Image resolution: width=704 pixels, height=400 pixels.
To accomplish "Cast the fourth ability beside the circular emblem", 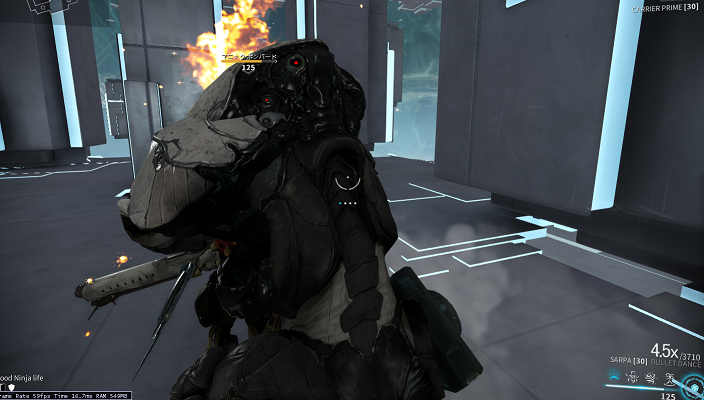I will point(667,378).
